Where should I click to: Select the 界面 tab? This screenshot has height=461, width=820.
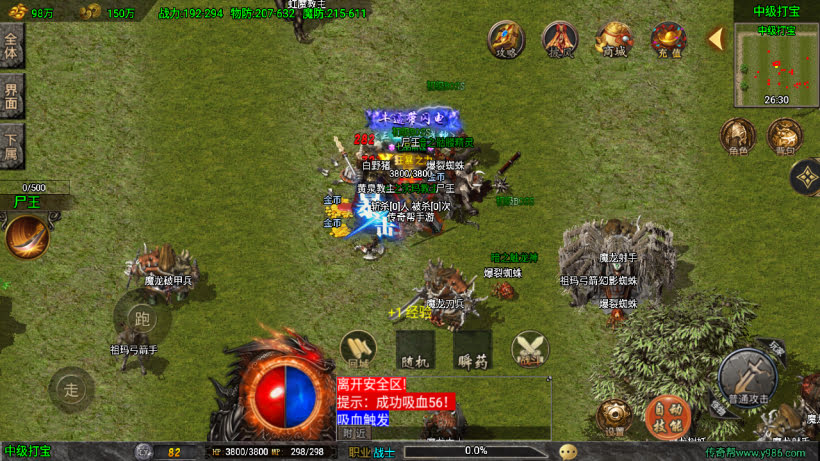tap(12, 96)
